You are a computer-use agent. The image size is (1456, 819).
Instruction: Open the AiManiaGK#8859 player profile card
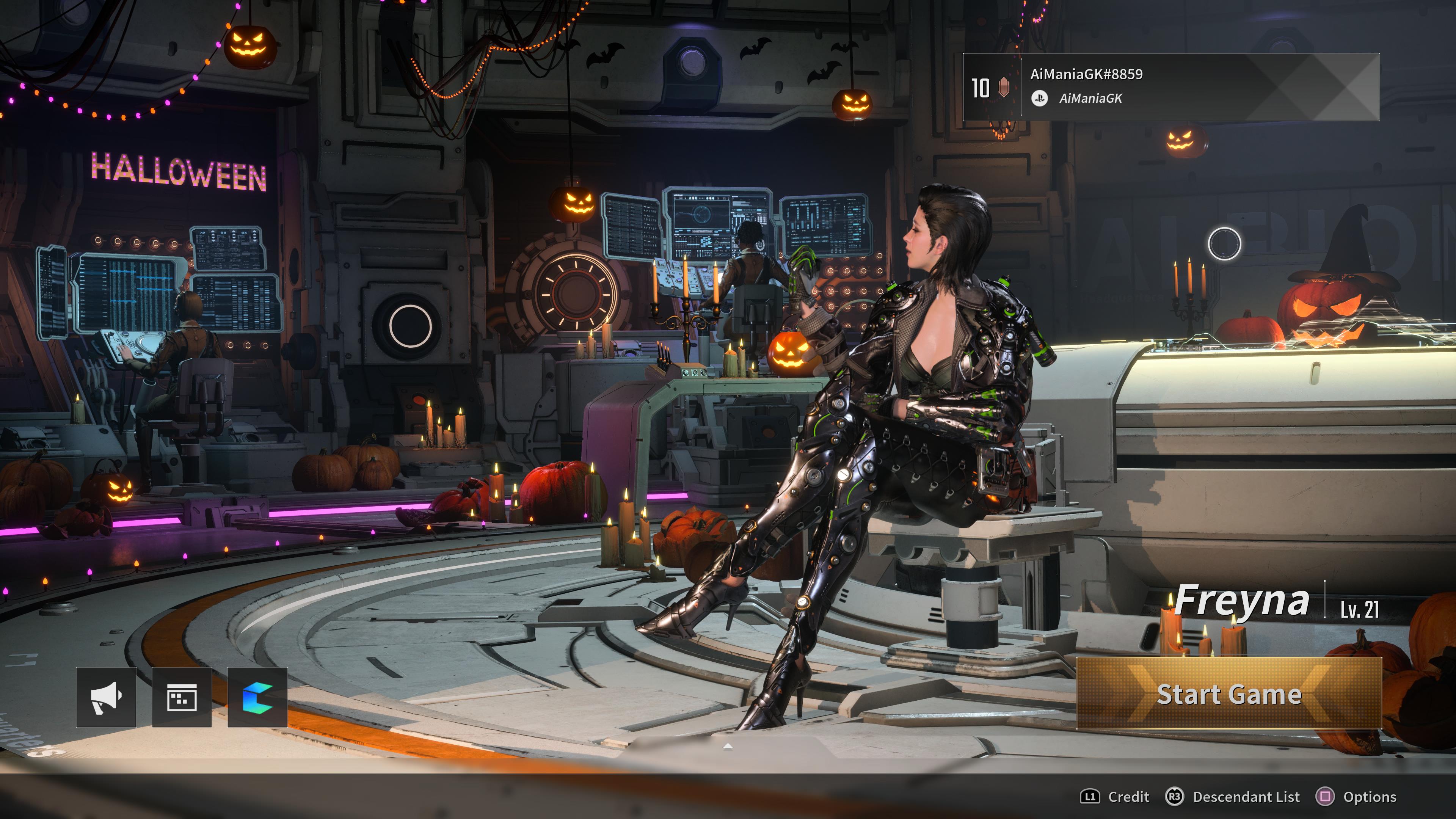click(1171, 87)
